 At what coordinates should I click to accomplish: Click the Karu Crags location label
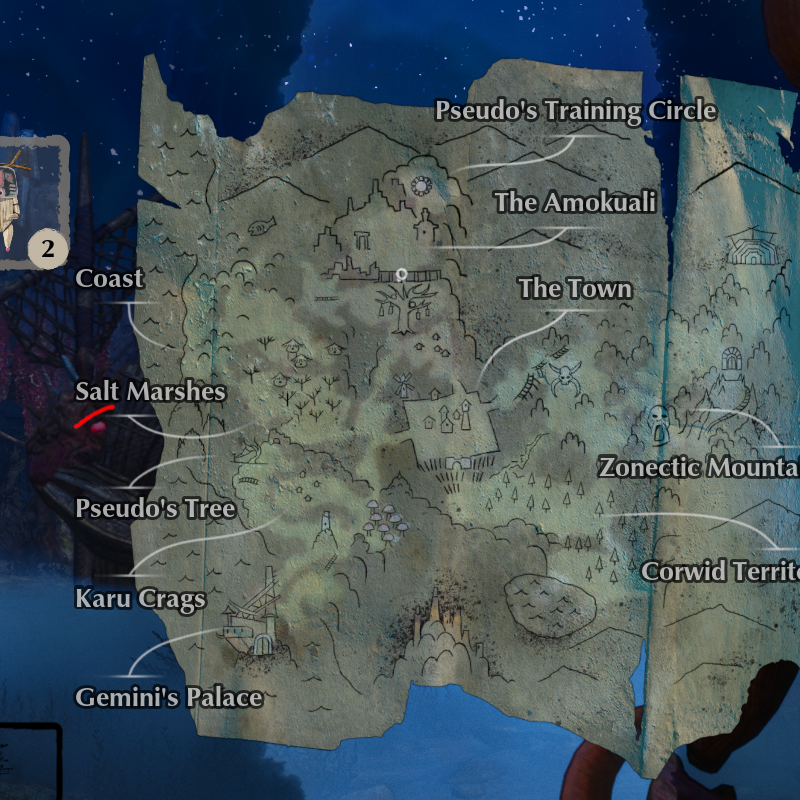(140, 599)
